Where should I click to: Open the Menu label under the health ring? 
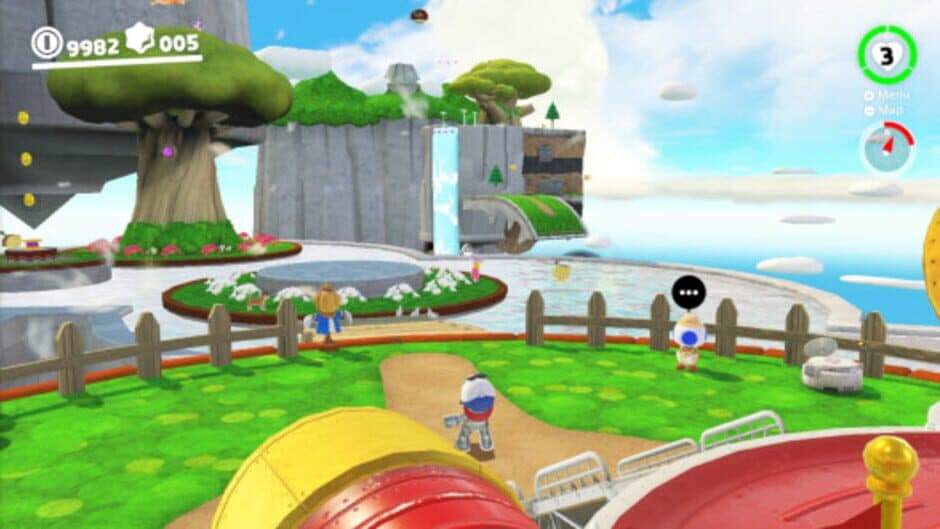click(891, 95)
